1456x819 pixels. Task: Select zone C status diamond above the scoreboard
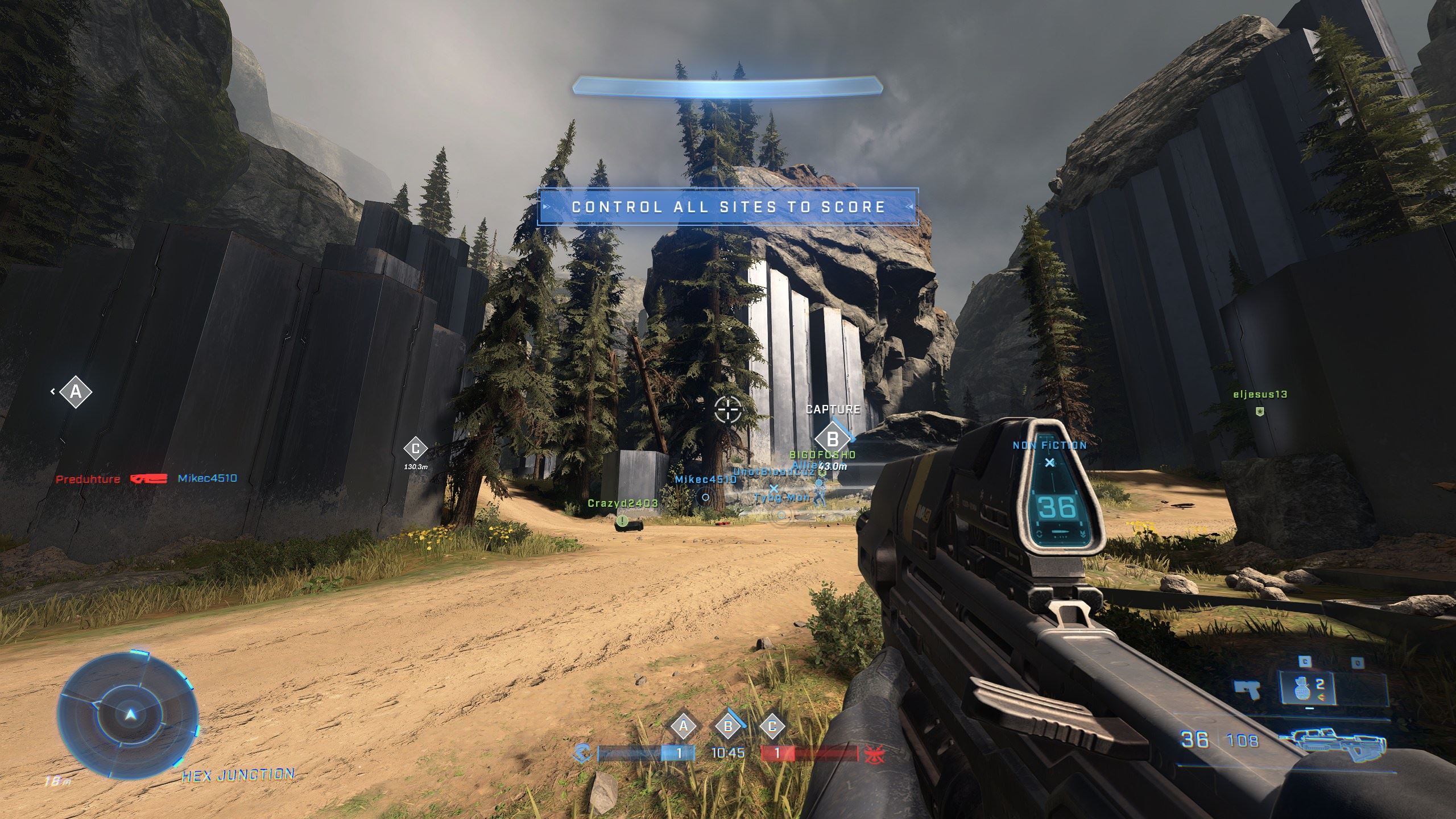[772, 726]
